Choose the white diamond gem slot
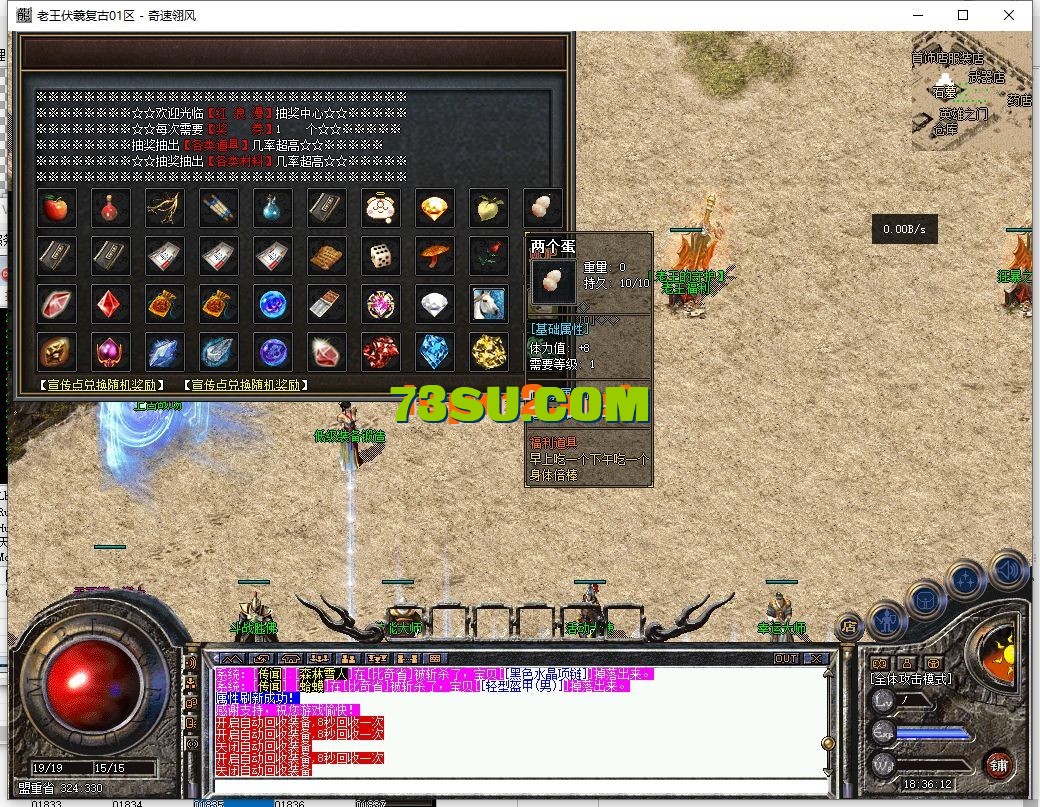The height and width of the screenshot is (807, 1040). [435, 303]
